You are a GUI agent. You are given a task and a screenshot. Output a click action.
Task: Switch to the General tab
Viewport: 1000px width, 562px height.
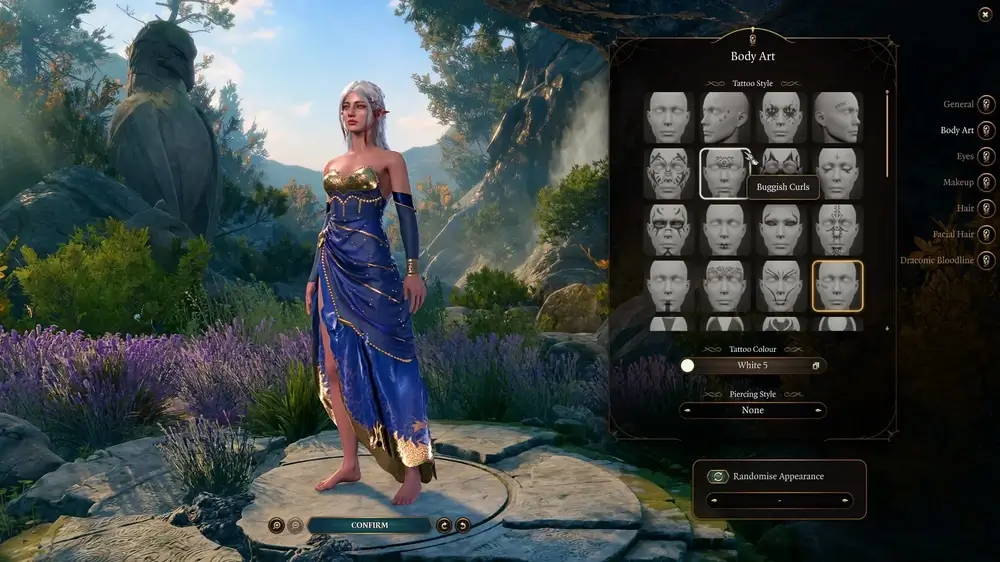pos(986,104)
